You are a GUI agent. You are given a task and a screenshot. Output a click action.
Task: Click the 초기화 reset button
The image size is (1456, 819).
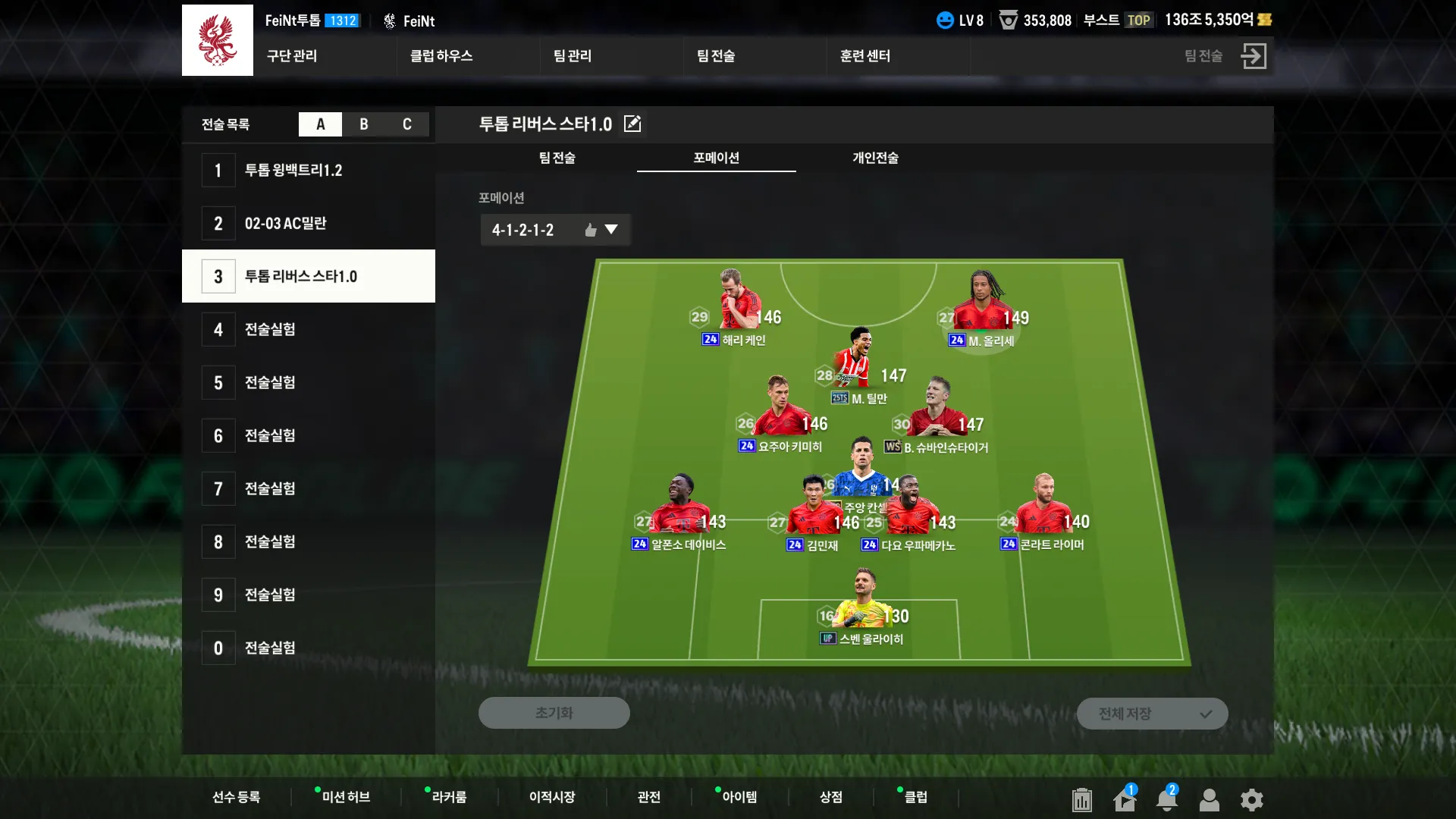click(x=554, y=713)
